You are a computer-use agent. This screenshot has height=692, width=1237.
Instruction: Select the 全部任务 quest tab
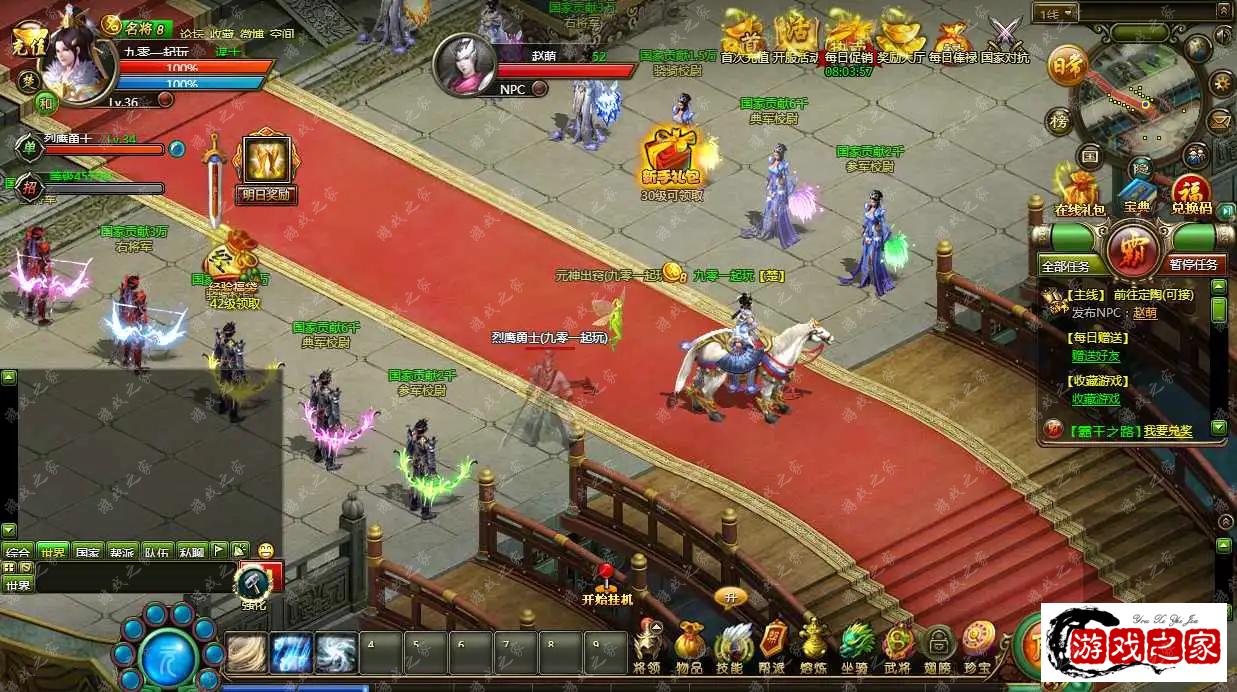tap(1073, 265)
